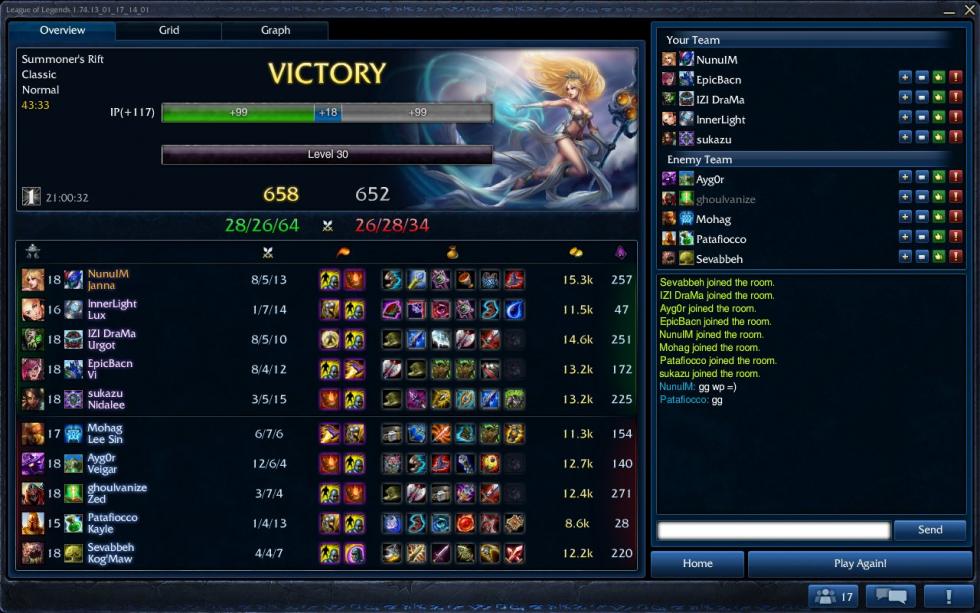Click Mohag's name in Enemy Team list

pos(713,219)
